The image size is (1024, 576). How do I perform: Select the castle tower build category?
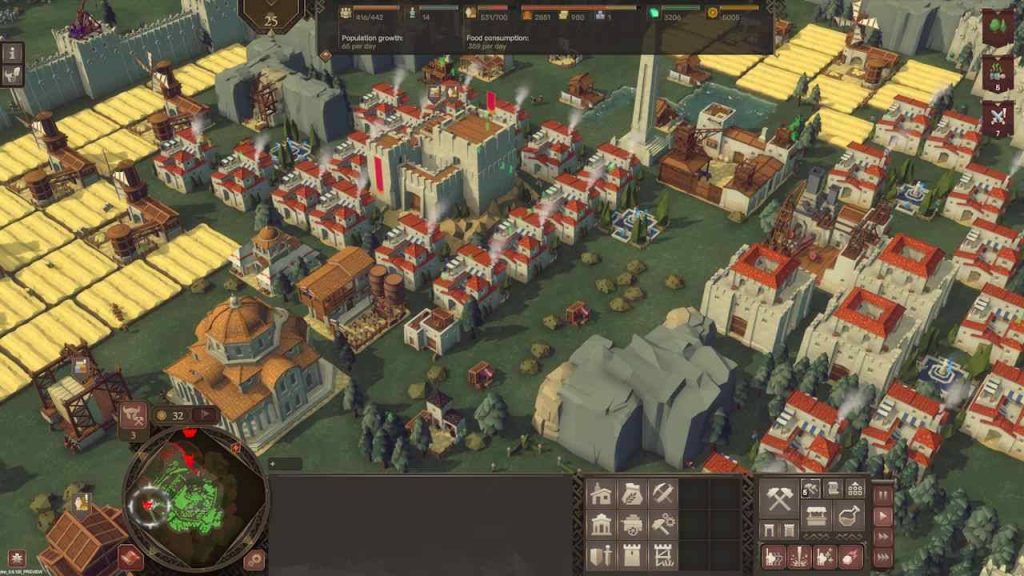(x=632, y=554)
